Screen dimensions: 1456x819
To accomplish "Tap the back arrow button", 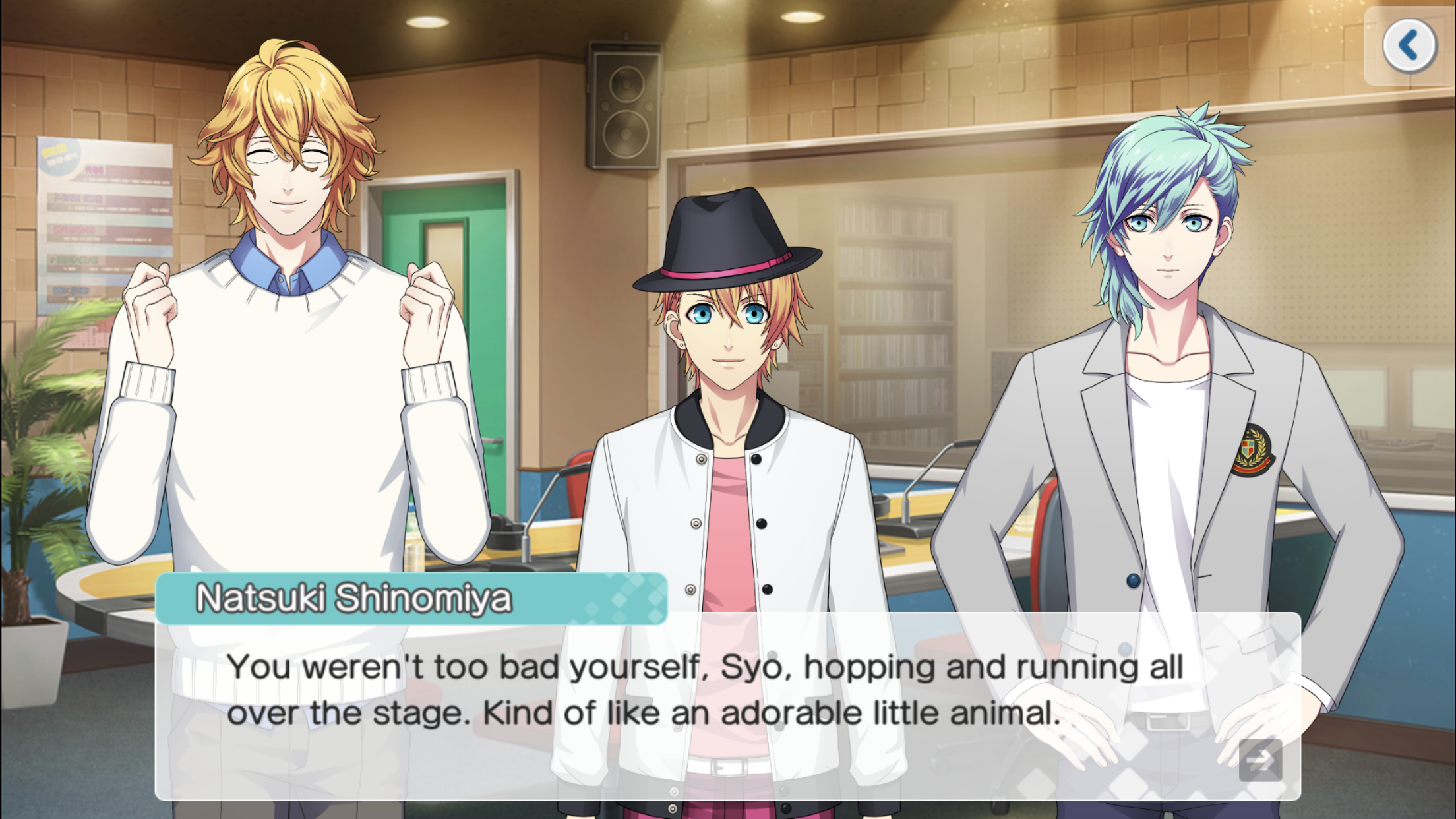I will pos(1409,45).
